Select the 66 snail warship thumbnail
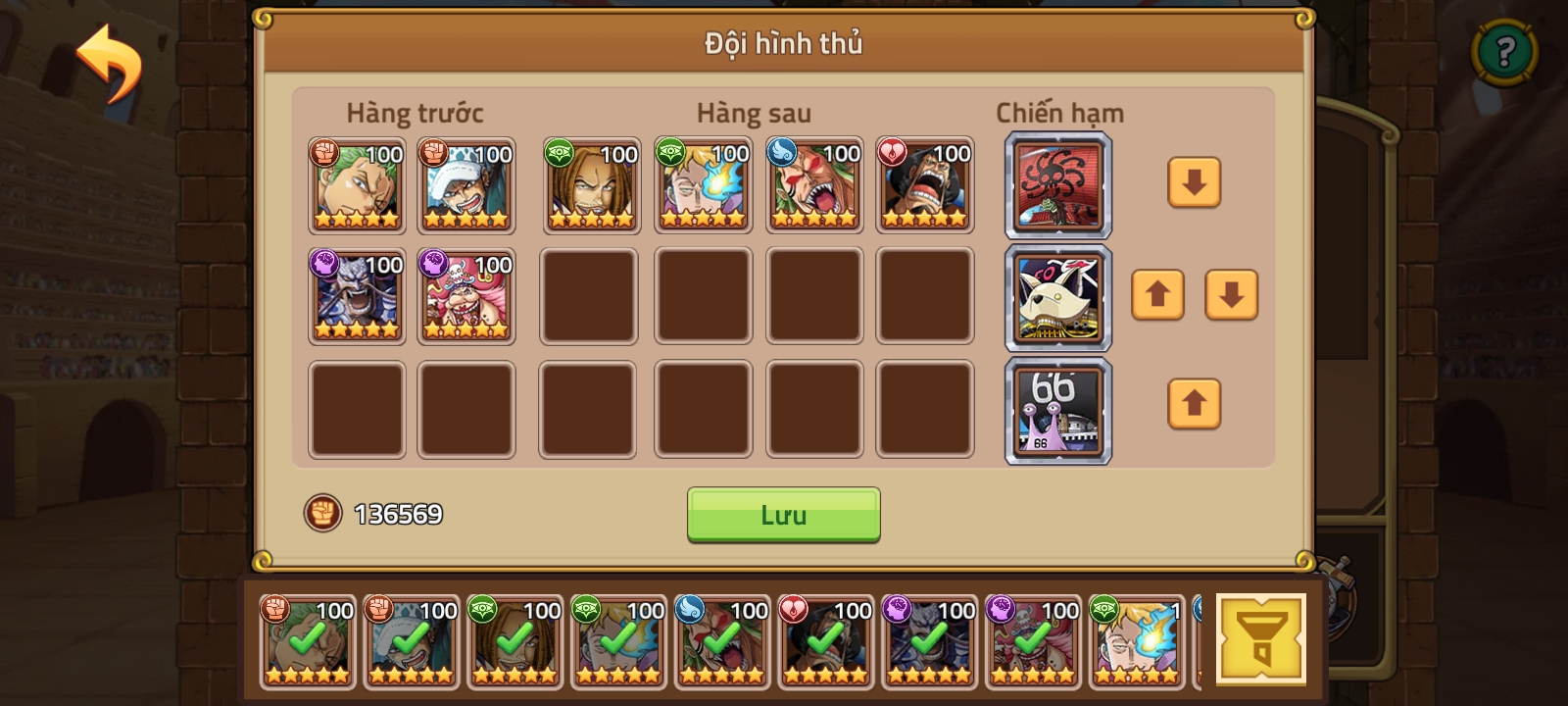The height and width of the screenshot is (706, 1568). (x=1059, y=409)
